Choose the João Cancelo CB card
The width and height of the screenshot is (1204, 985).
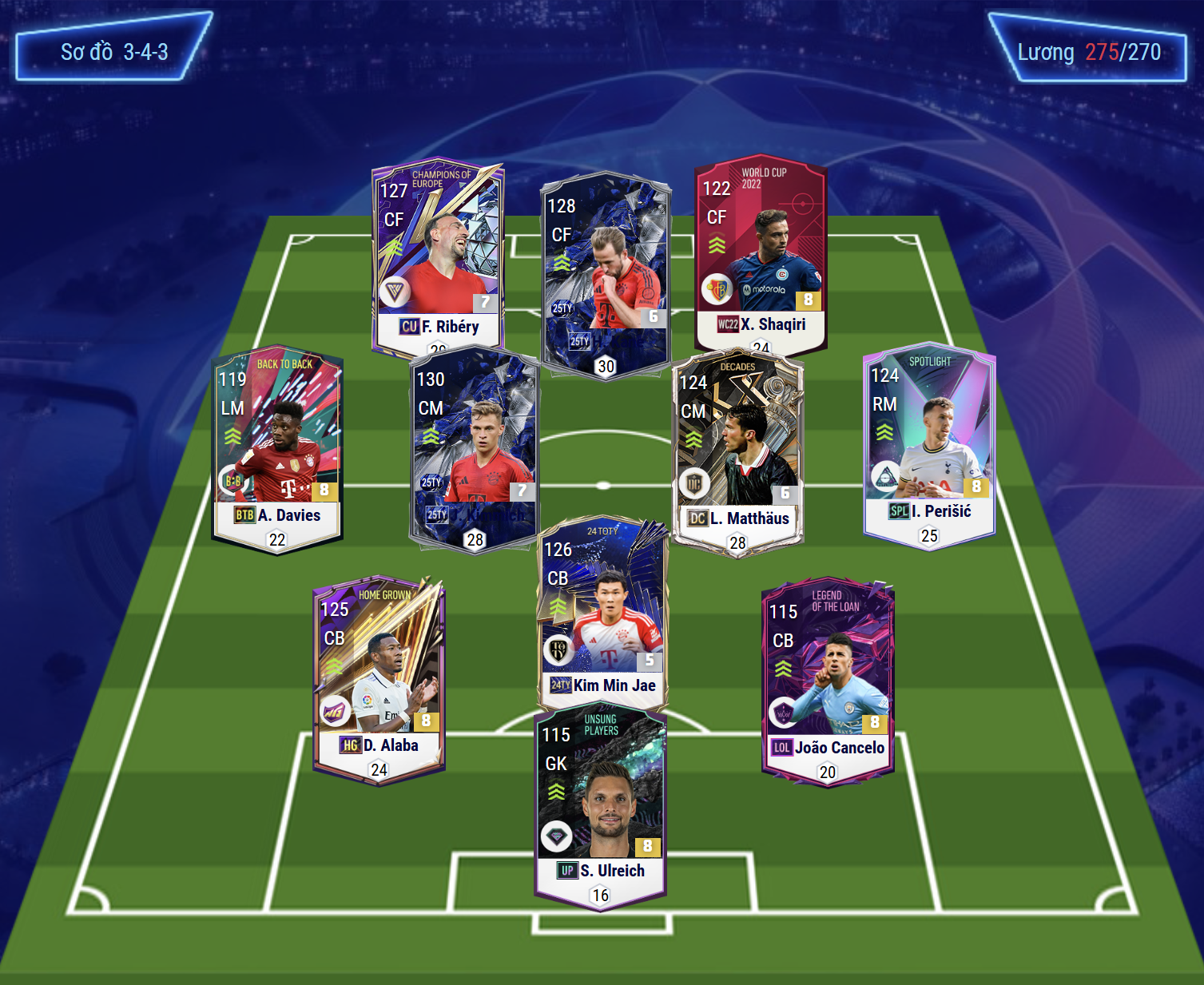828,679
